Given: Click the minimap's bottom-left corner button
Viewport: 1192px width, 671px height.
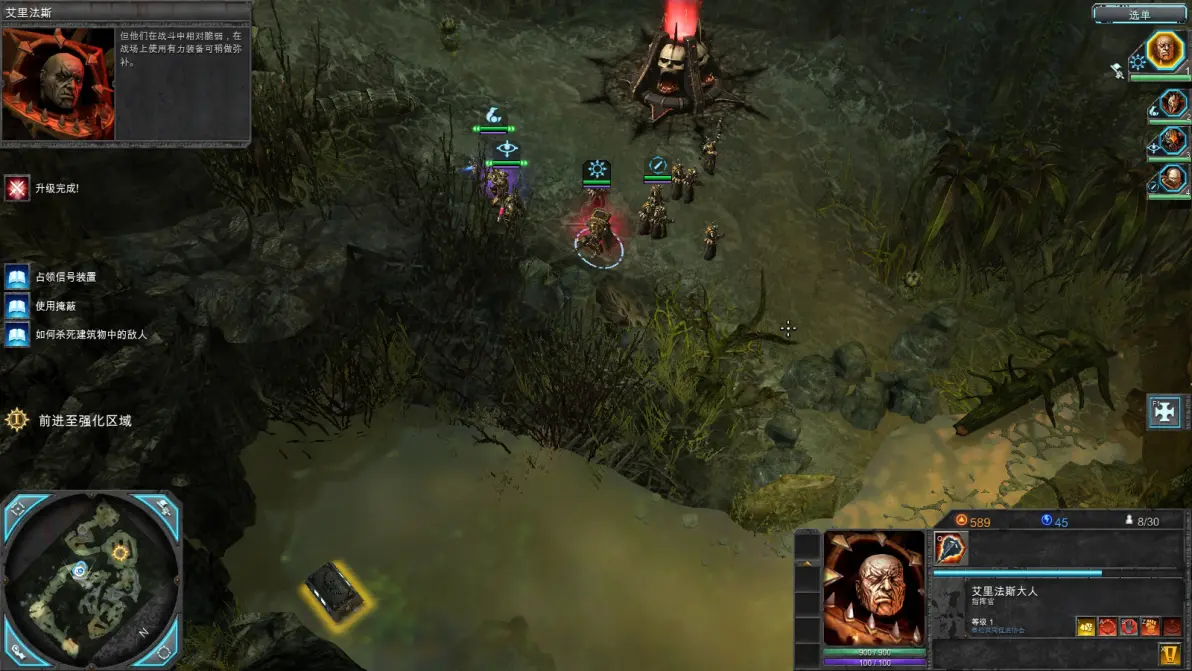Looking at the screenshot, I should pyautogui.click(x=17, y=653).
